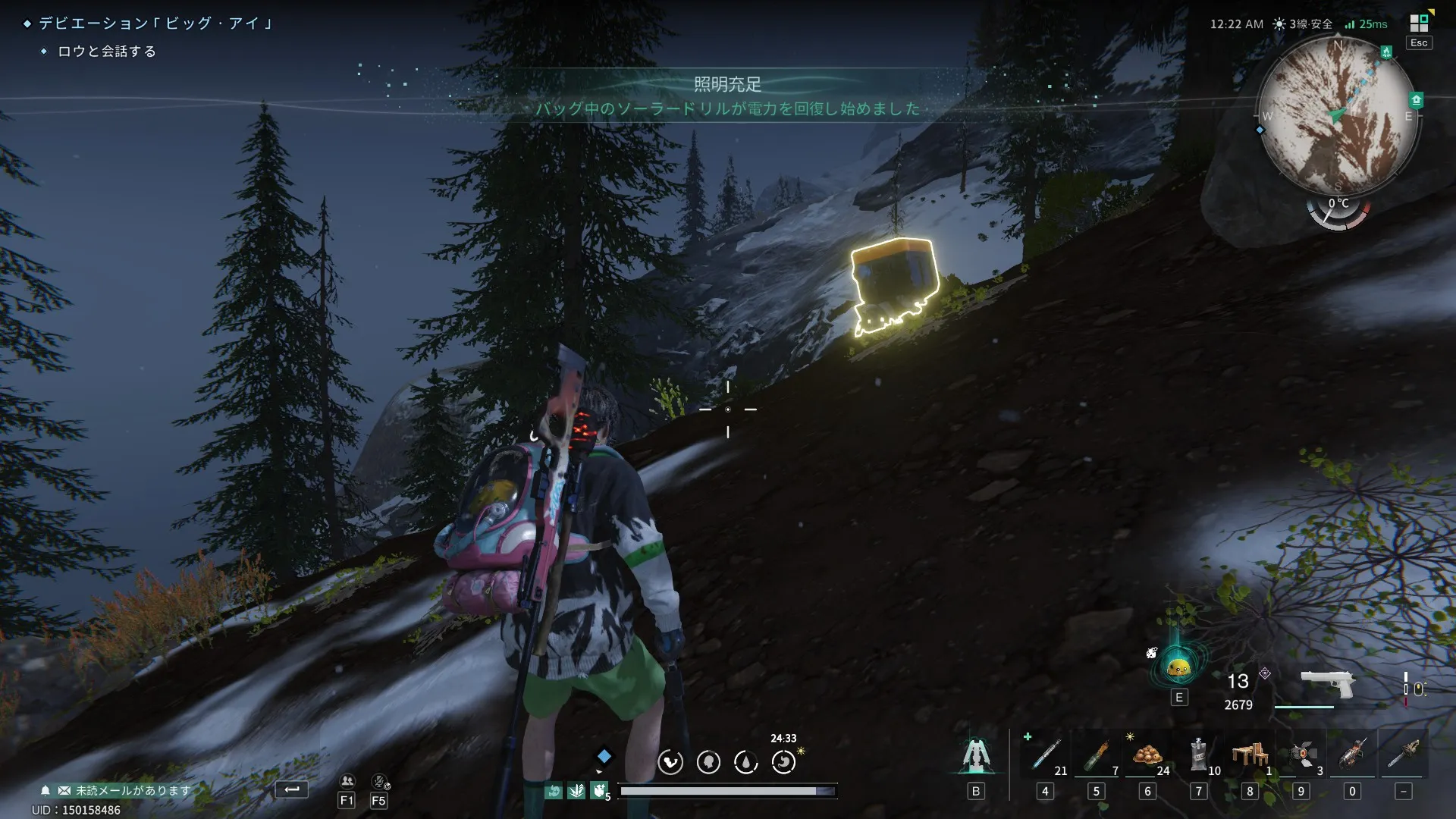The height and width of the screenshot is (819, 1456).
Task: Choose the Molotov bottle hotbar slot
Action: pos(1096,755)
